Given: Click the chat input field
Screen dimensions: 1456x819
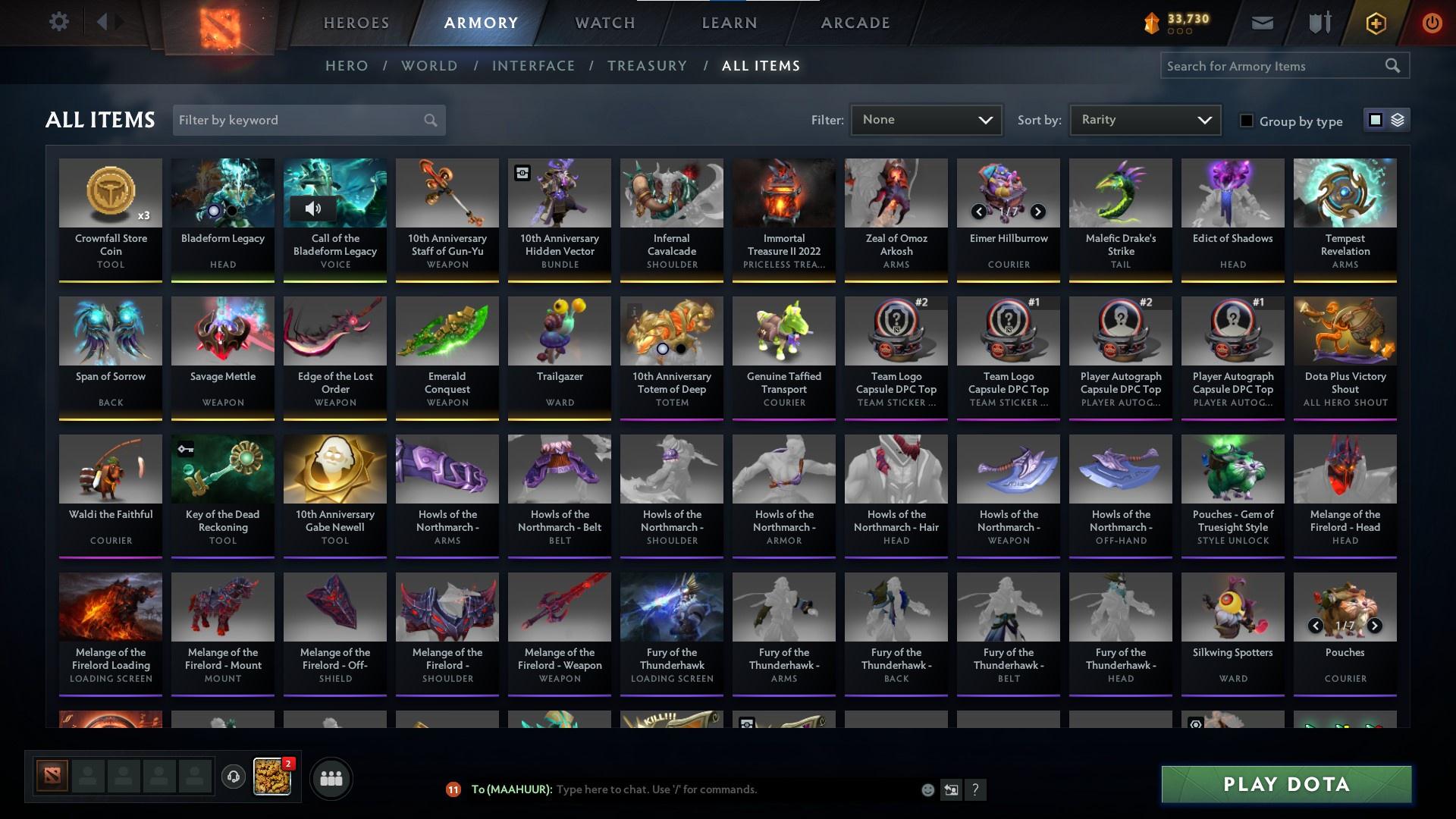Looking at the screenshot, I should pos(682,789).
